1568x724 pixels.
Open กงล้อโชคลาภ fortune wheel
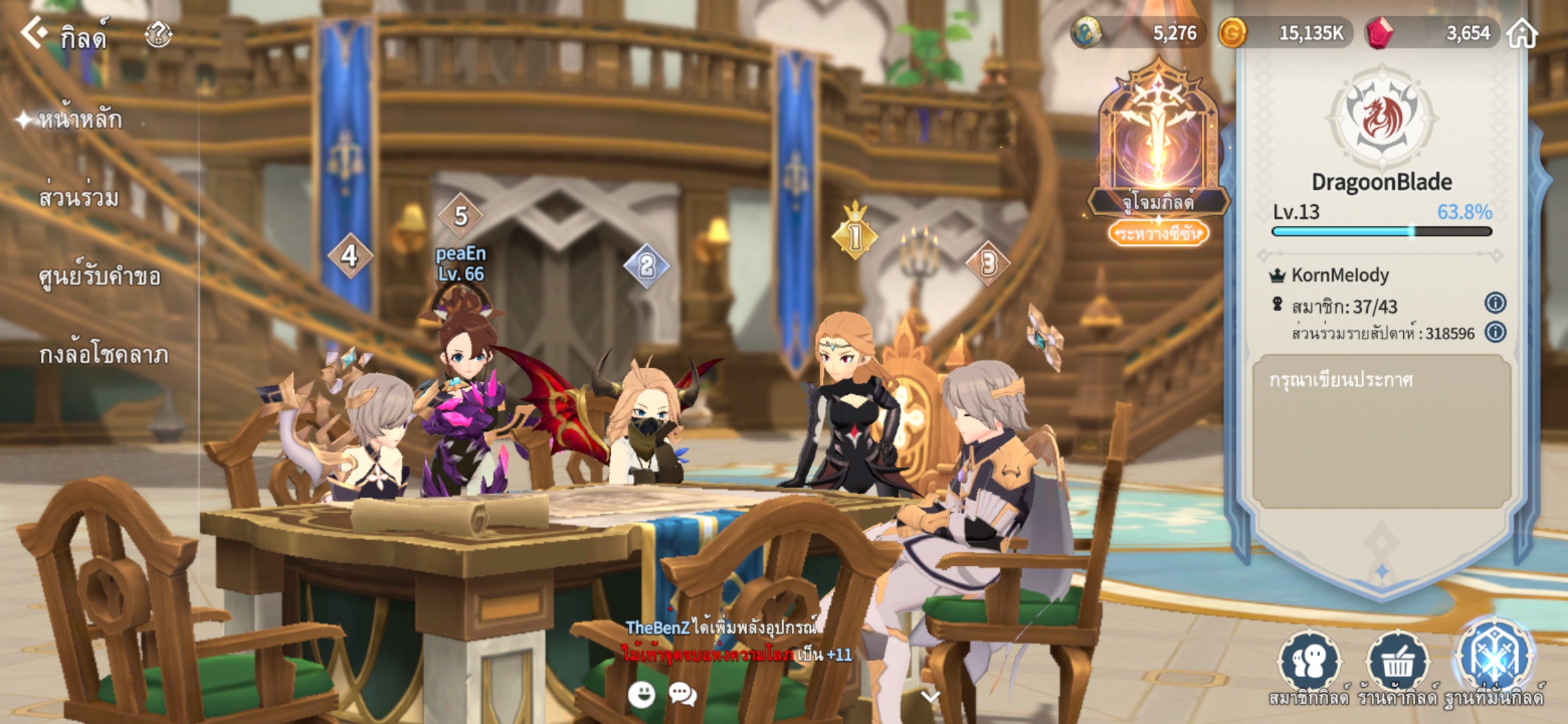(x=103, y=355)
